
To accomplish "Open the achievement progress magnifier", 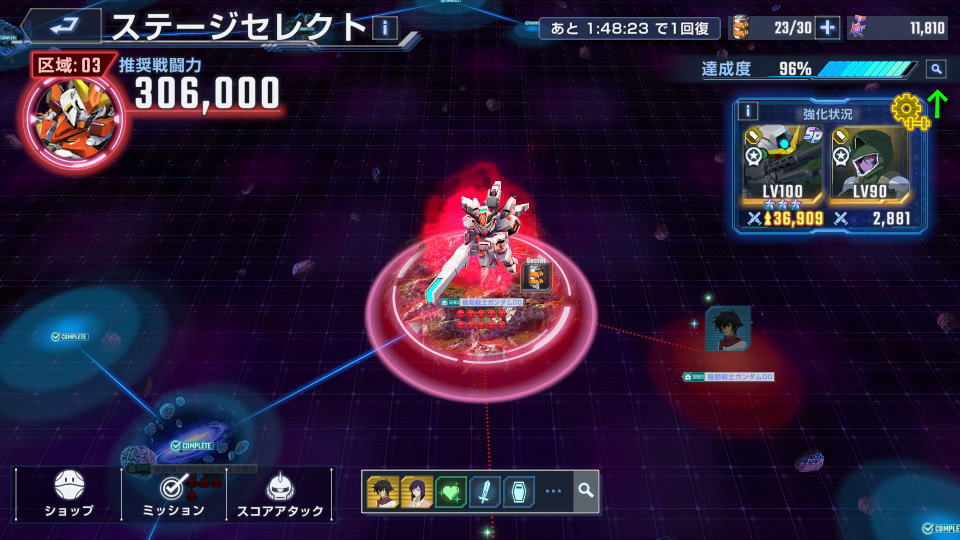I will tap(935, 69).
